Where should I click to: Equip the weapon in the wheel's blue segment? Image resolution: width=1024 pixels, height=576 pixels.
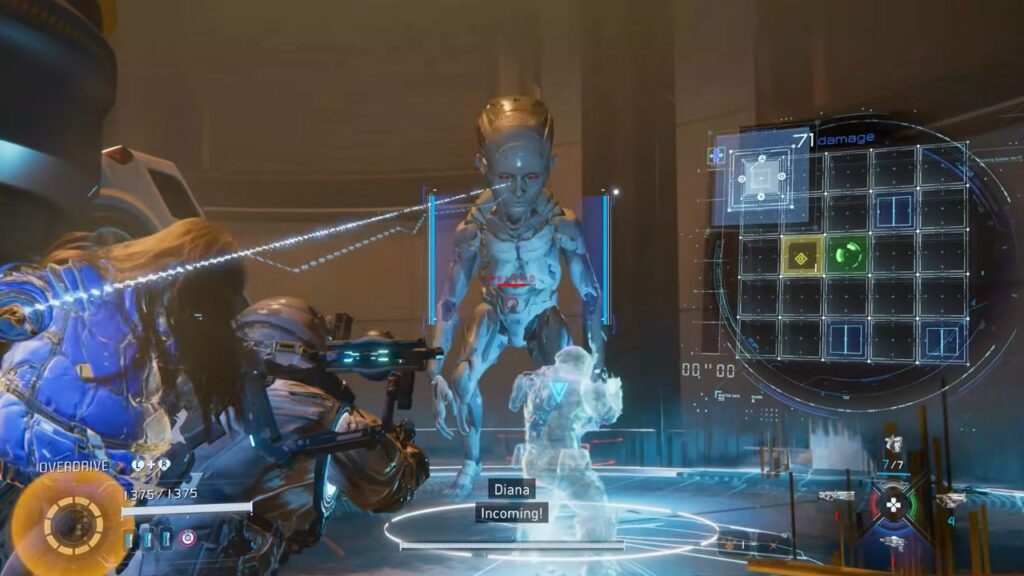click(892, 543)
